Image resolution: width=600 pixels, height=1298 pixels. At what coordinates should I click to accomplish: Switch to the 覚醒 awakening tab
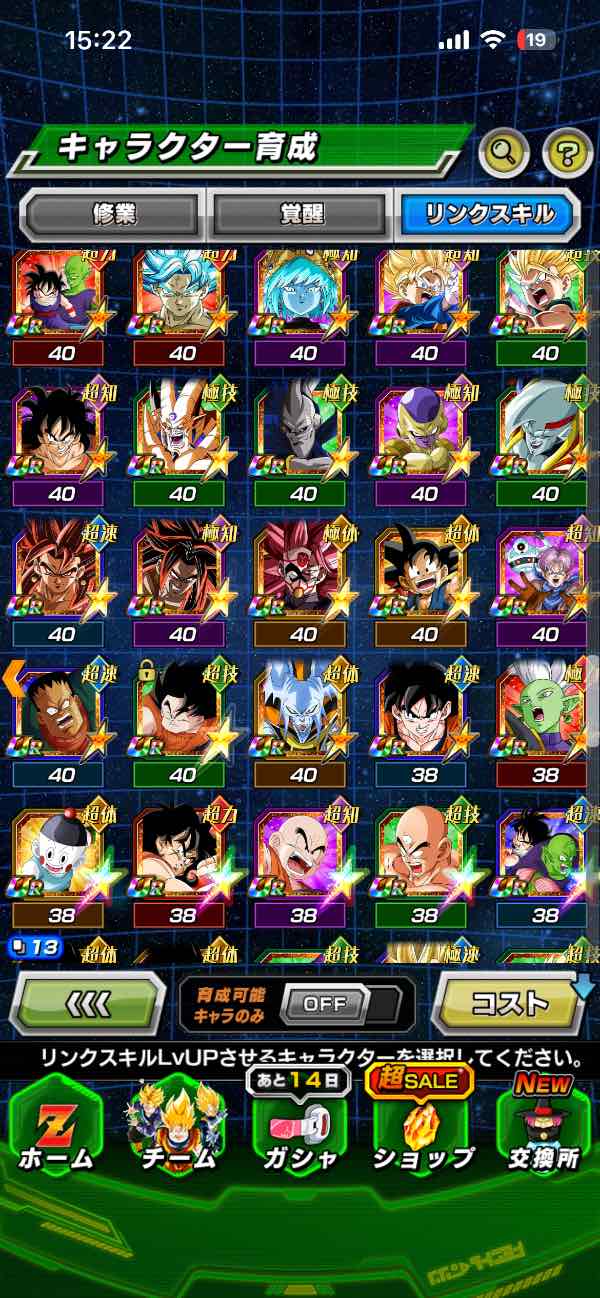coord(299,214)
